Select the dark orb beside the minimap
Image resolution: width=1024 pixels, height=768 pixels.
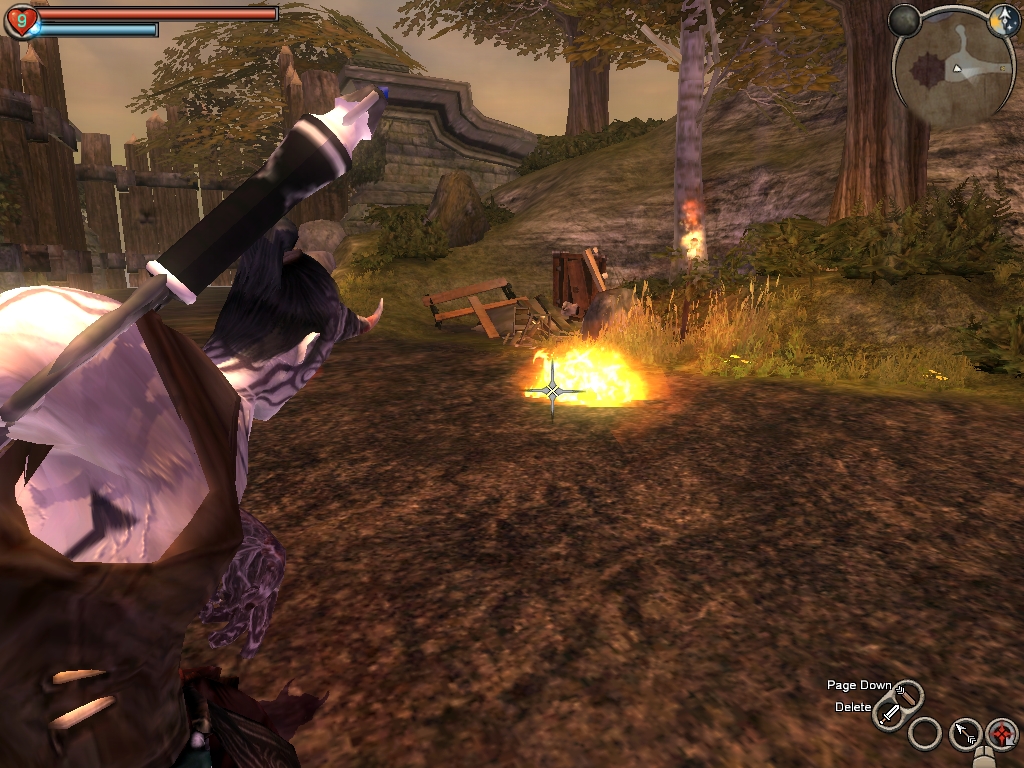pyautogui.click(x=904, y=21)
